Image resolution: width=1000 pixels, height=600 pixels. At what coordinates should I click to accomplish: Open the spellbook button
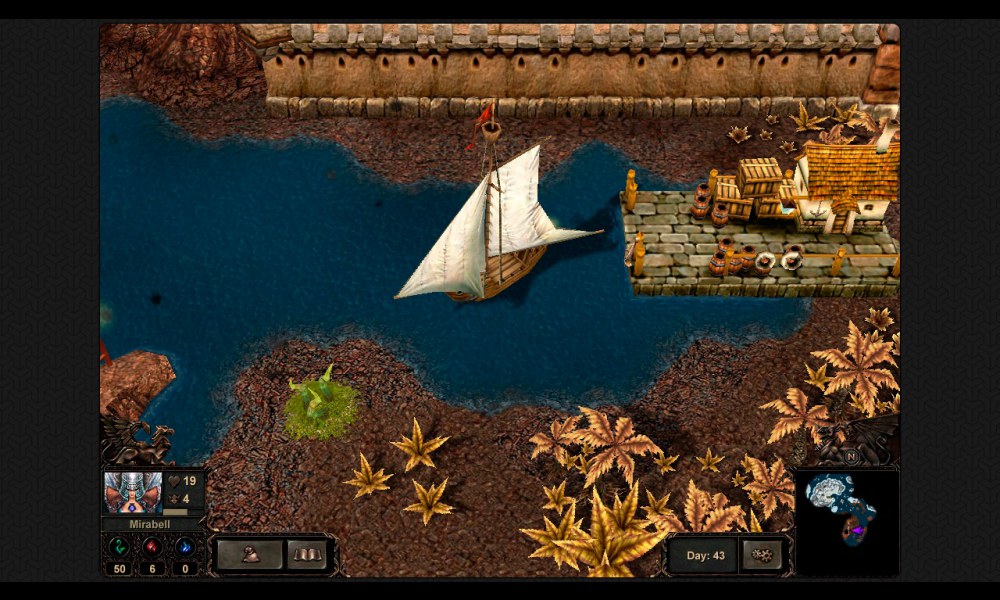[307, 554]
